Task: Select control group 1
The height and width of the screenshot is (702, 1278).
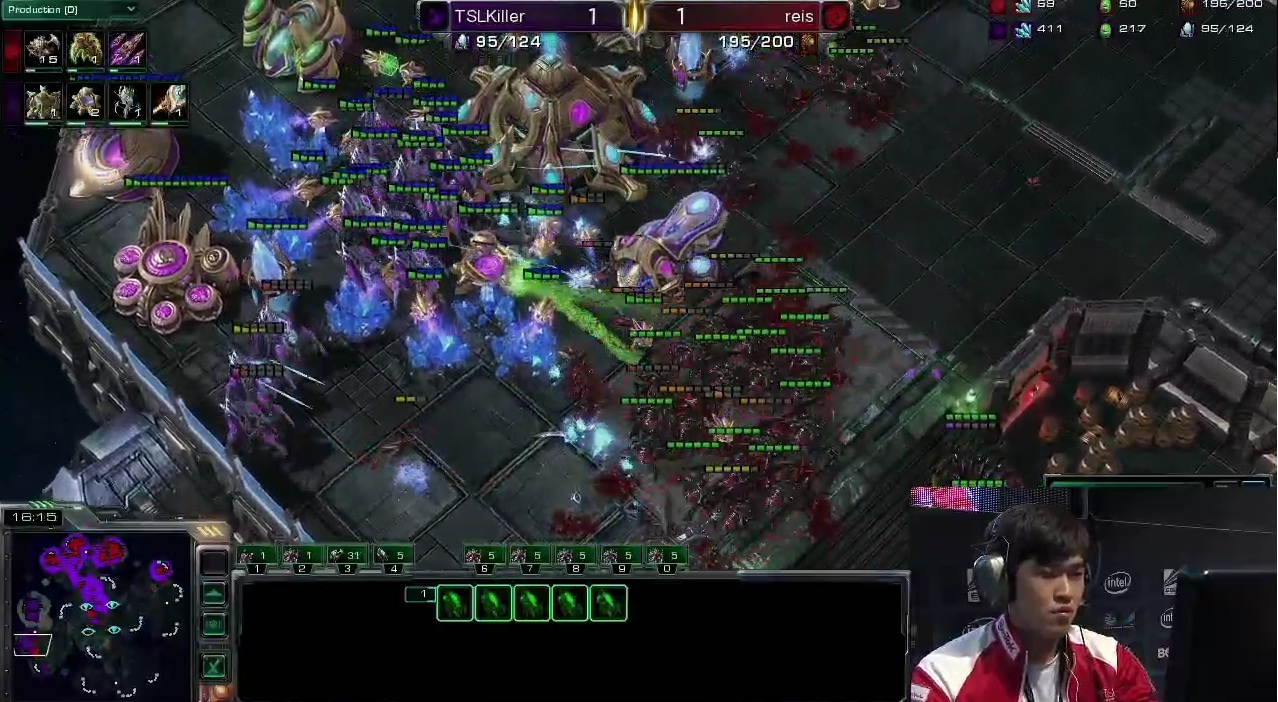Action: 256,556
